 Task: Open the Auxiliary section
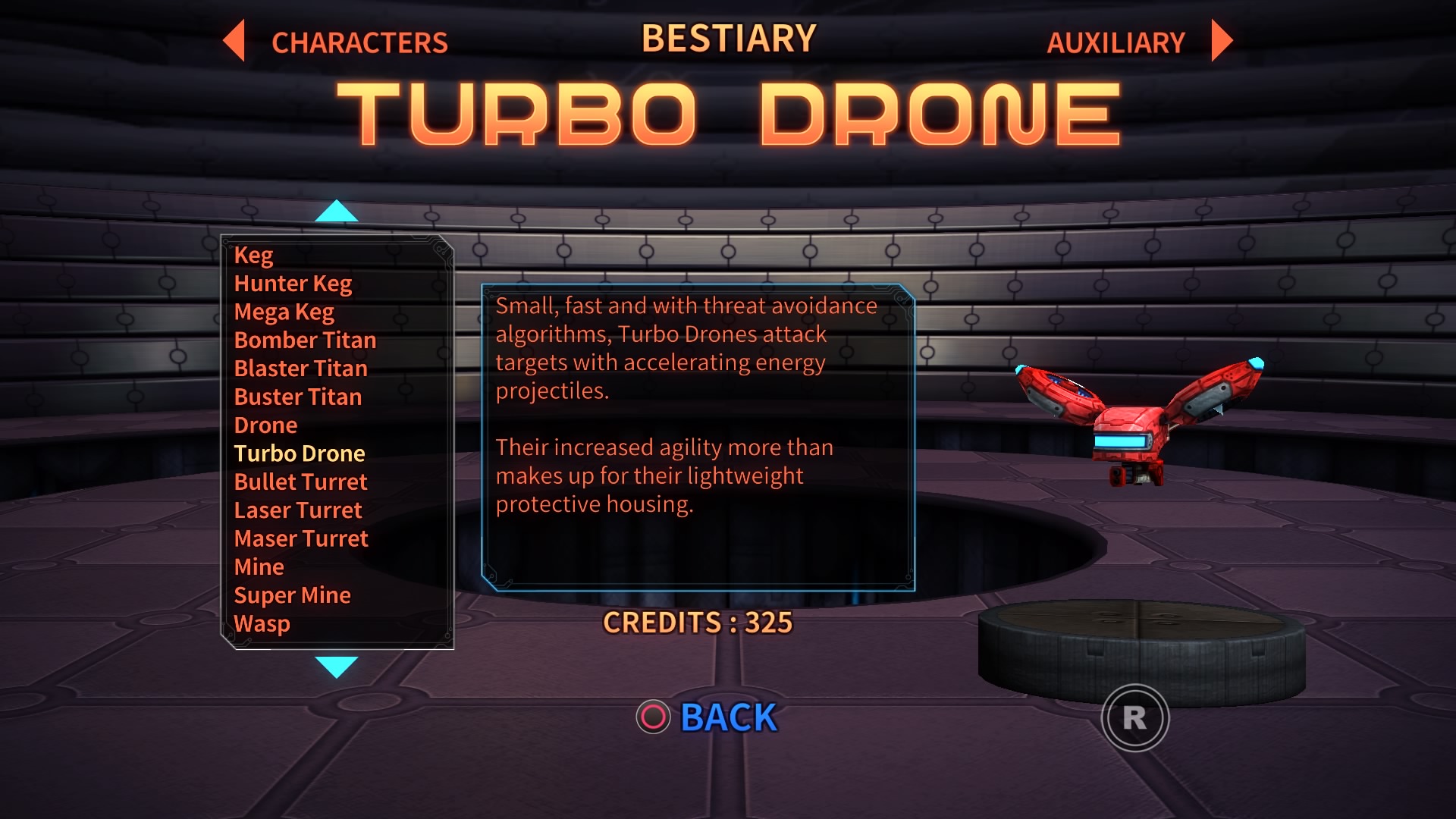(1115, 43)
